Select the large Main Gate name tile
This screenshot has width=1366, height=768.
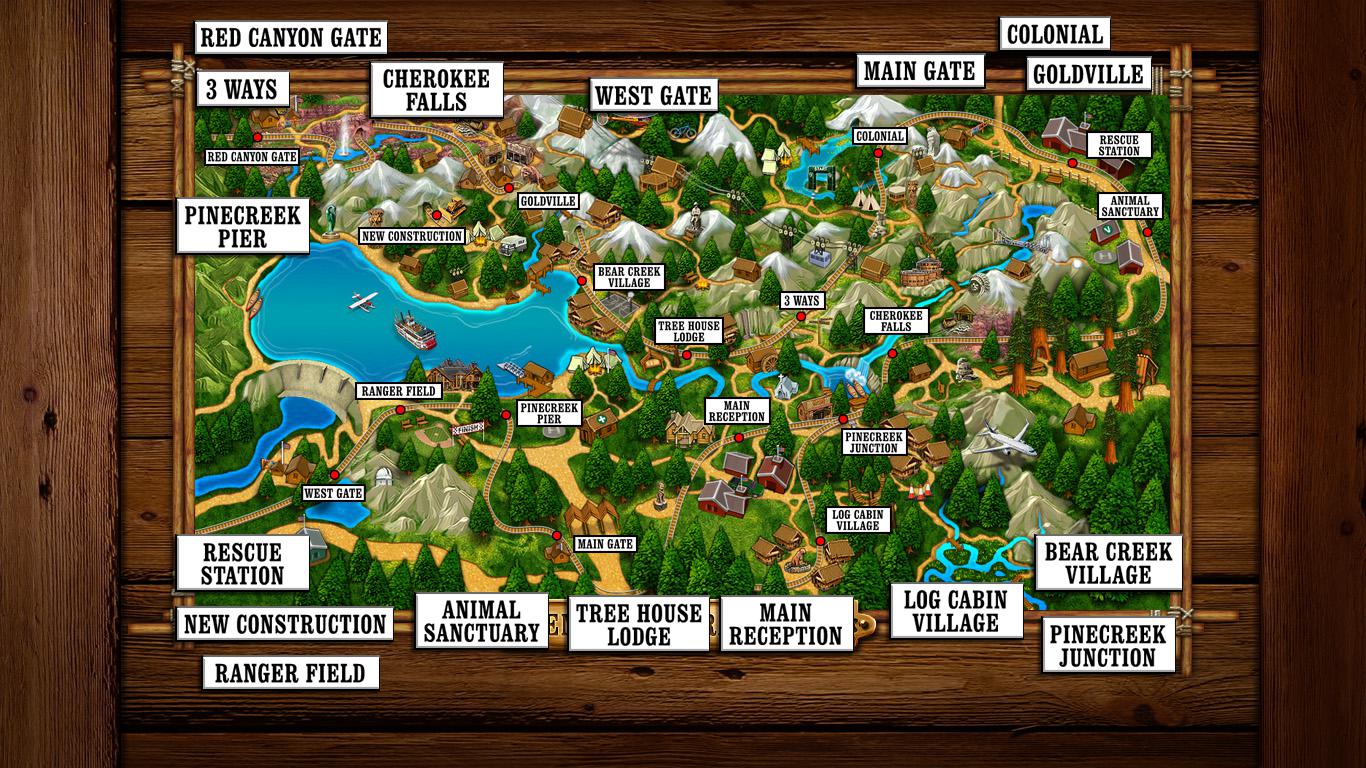pos(919,71)
